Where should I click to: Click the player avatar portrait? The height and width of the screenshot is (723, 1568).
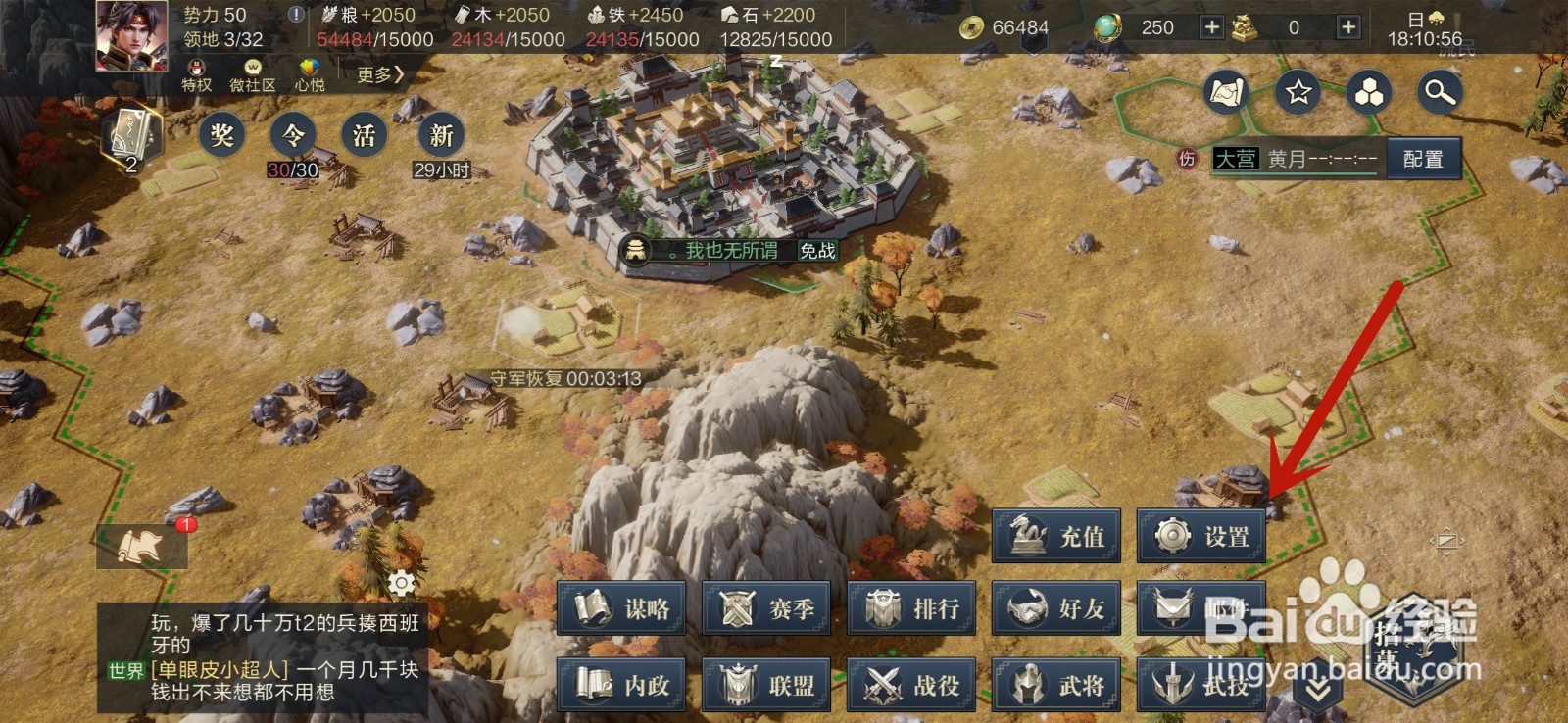[131, 35]
